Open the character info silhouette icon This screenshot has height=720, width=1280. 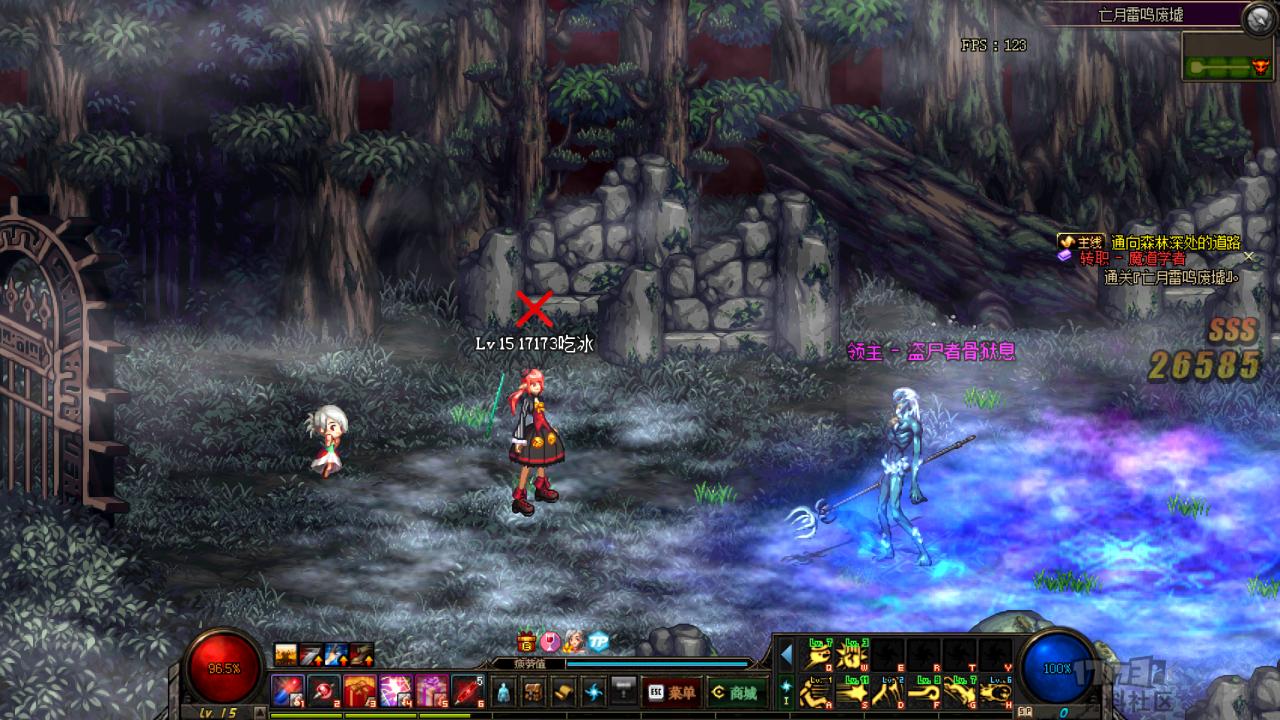504,691
